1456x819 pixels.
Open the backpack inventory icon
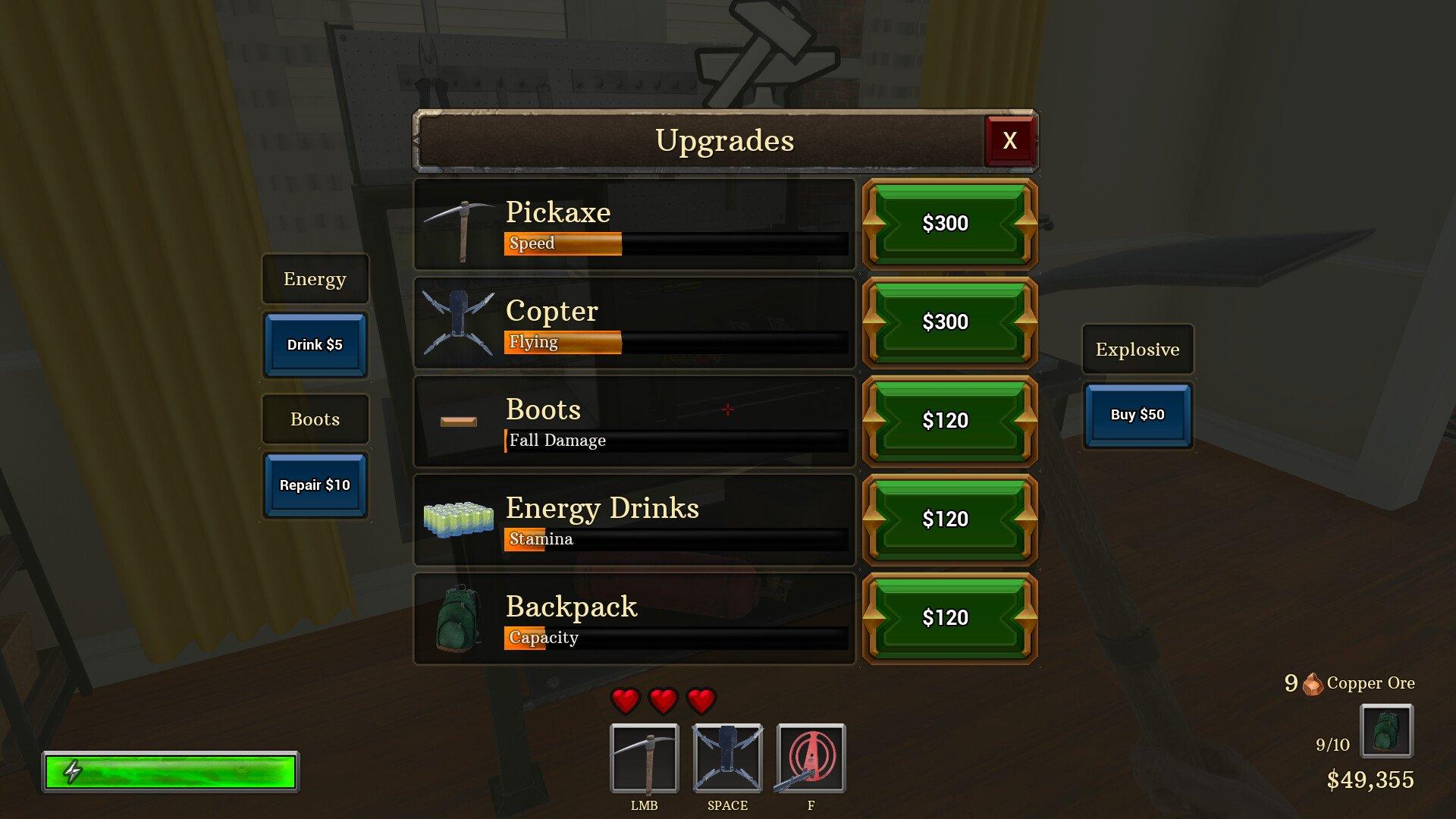point(1385,731)
